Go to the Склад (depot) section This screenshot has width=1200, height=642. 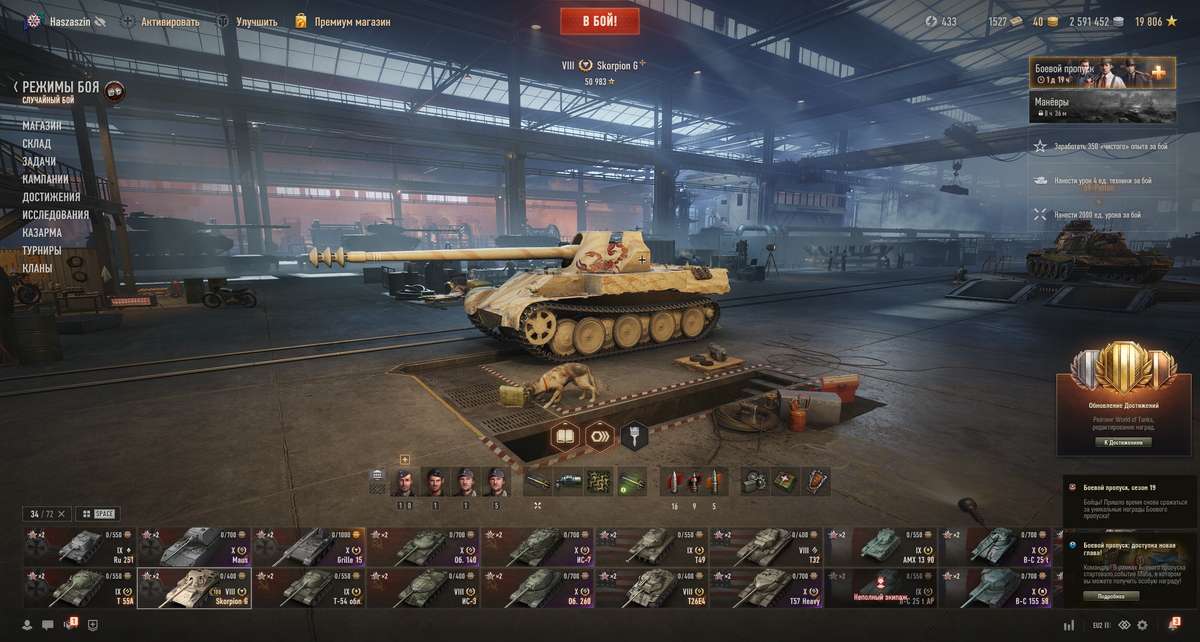pyautogui.click(x=39, y=144)
